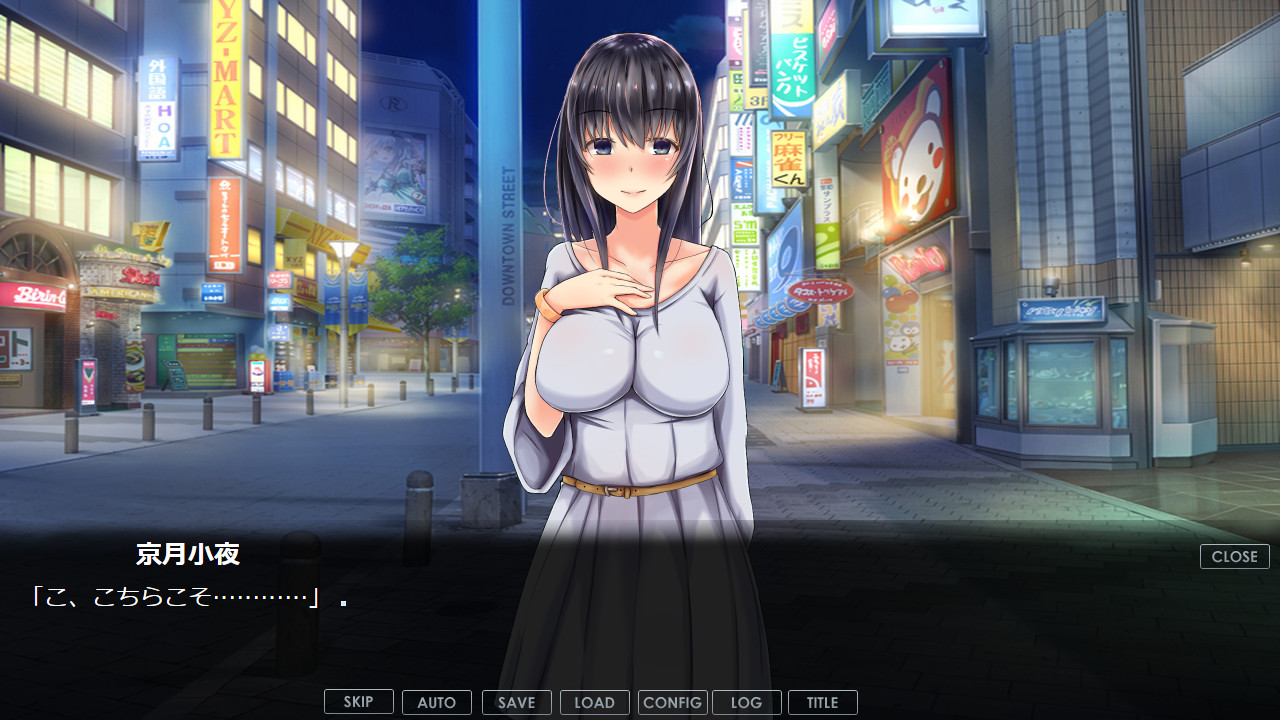Show the dialogue LOG
This screenshot has height=720, width=1280.
747,702
